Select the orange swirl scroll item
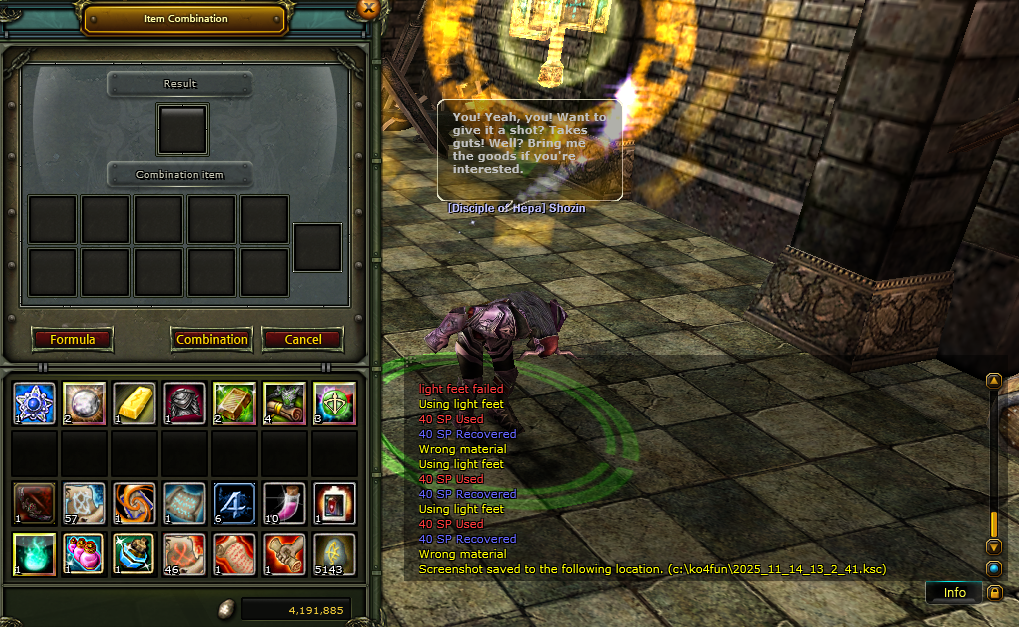 tap(134, 502)
